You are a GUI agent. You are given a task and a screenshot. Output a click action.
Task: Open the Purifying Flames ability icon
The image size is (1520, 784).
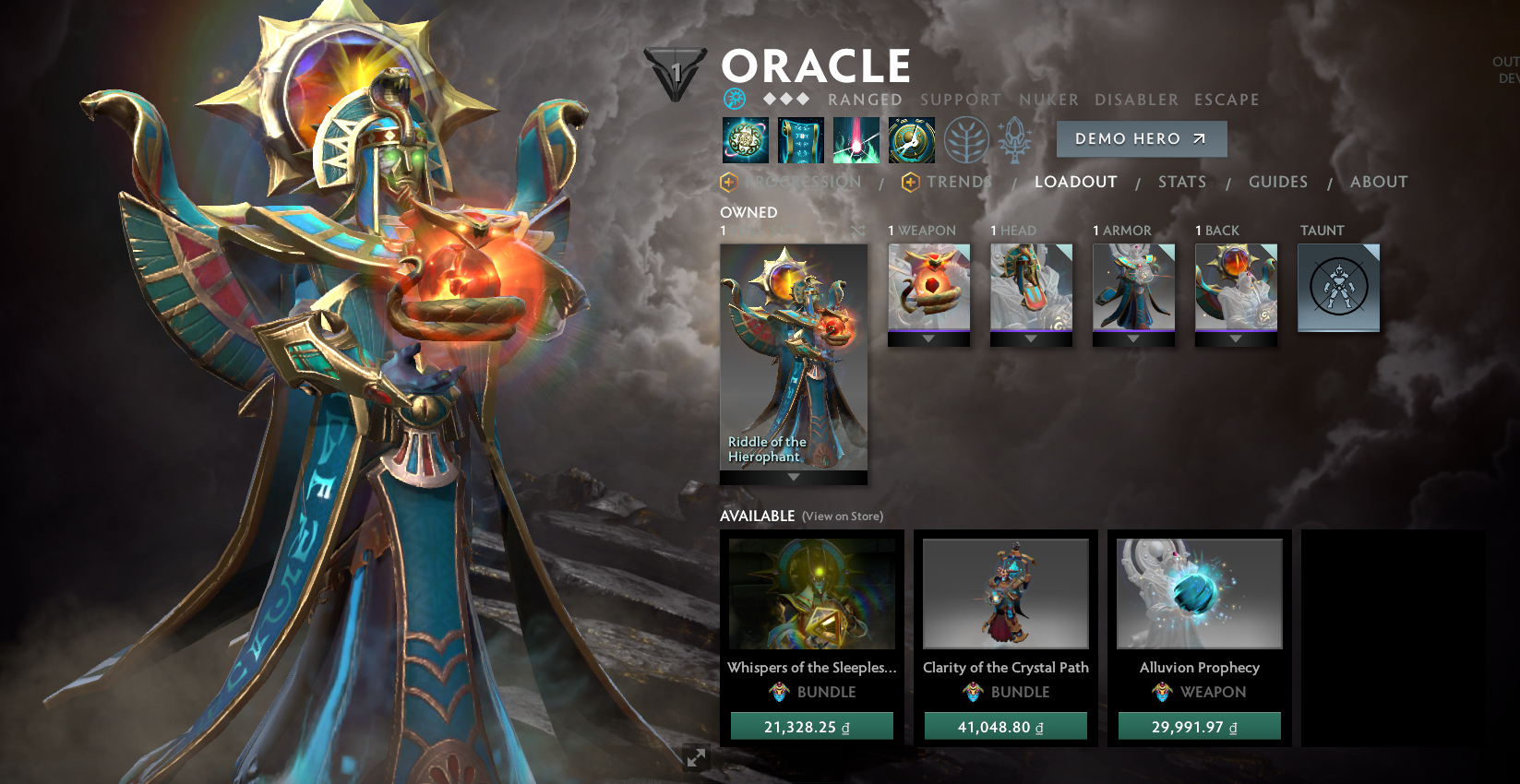856,139
